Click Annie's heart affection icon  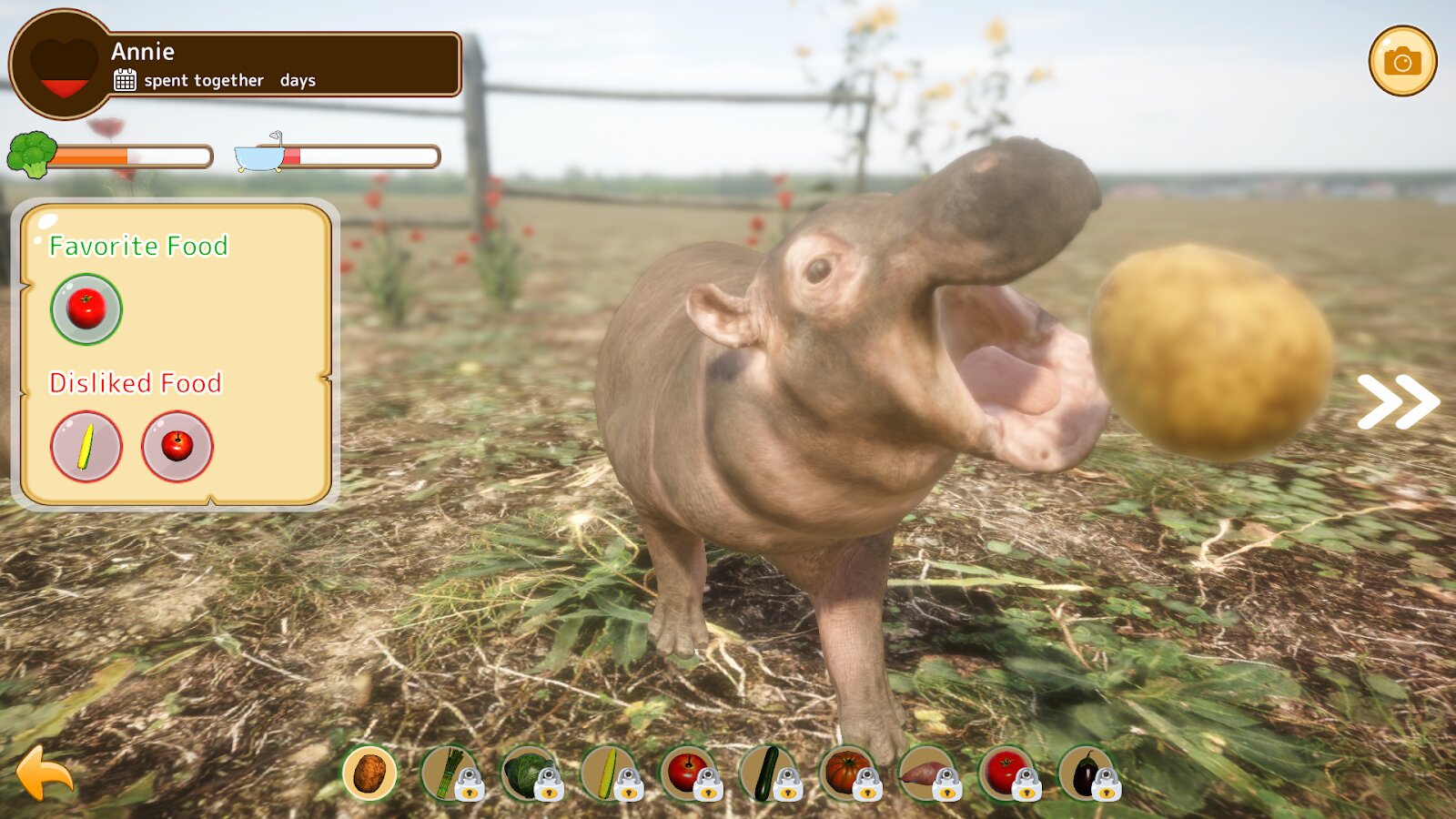pyautogui.click(x=64, y=66)
